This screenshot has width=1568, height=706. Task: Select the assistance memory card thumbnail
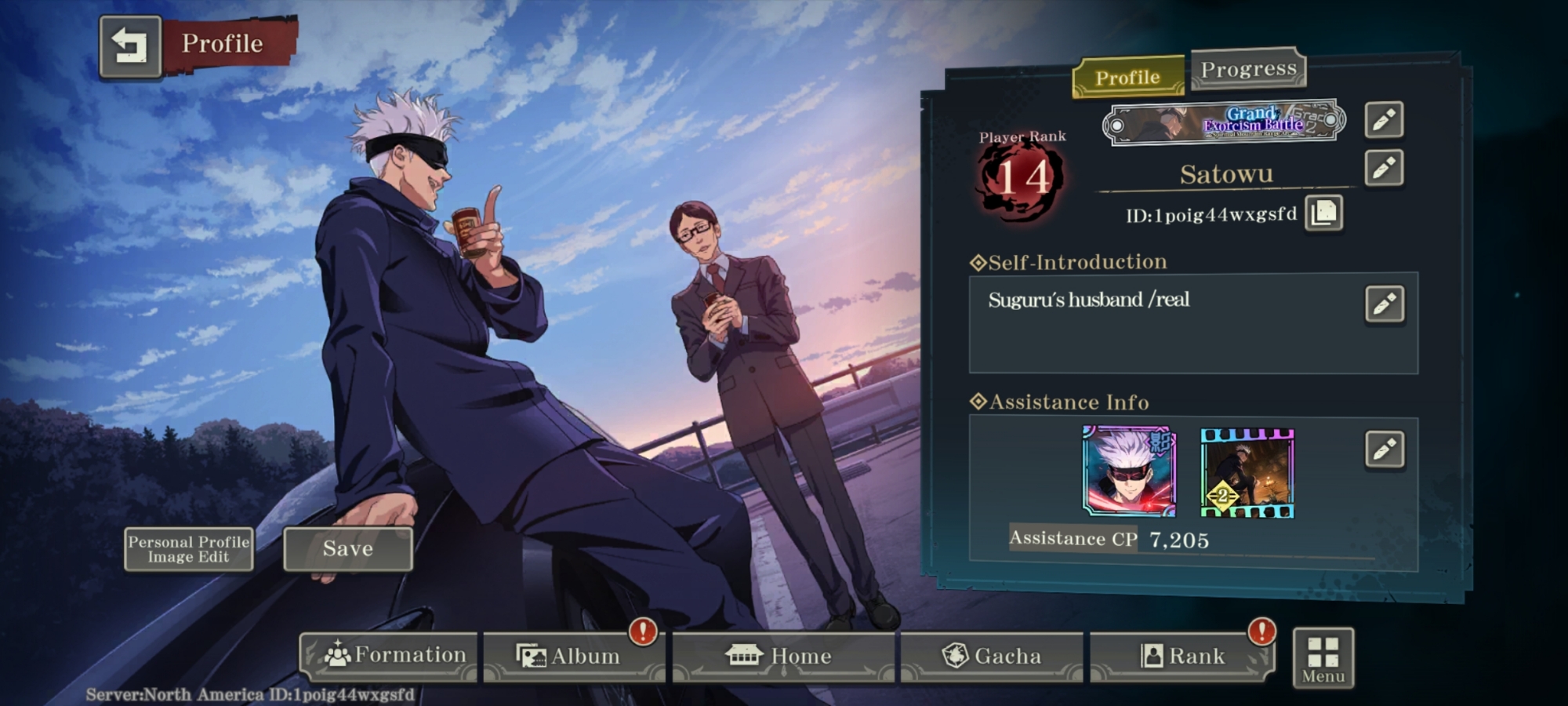(1247, 473)
